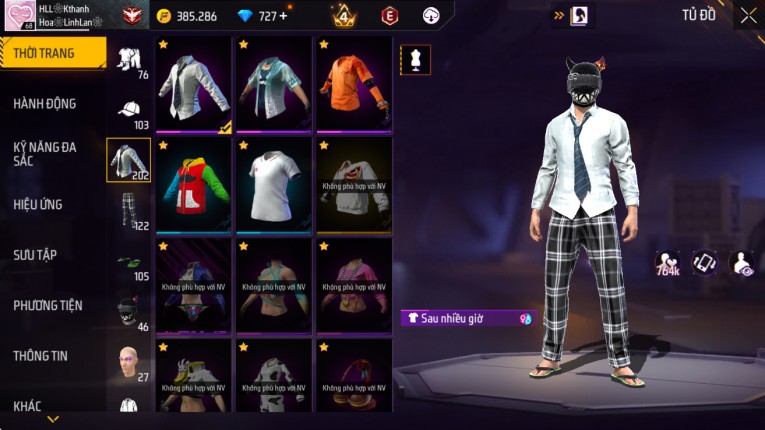This screenshot has width=765, height=430.
Task: Select the light blue jacket with white shirt
Action: pos(274,85)
